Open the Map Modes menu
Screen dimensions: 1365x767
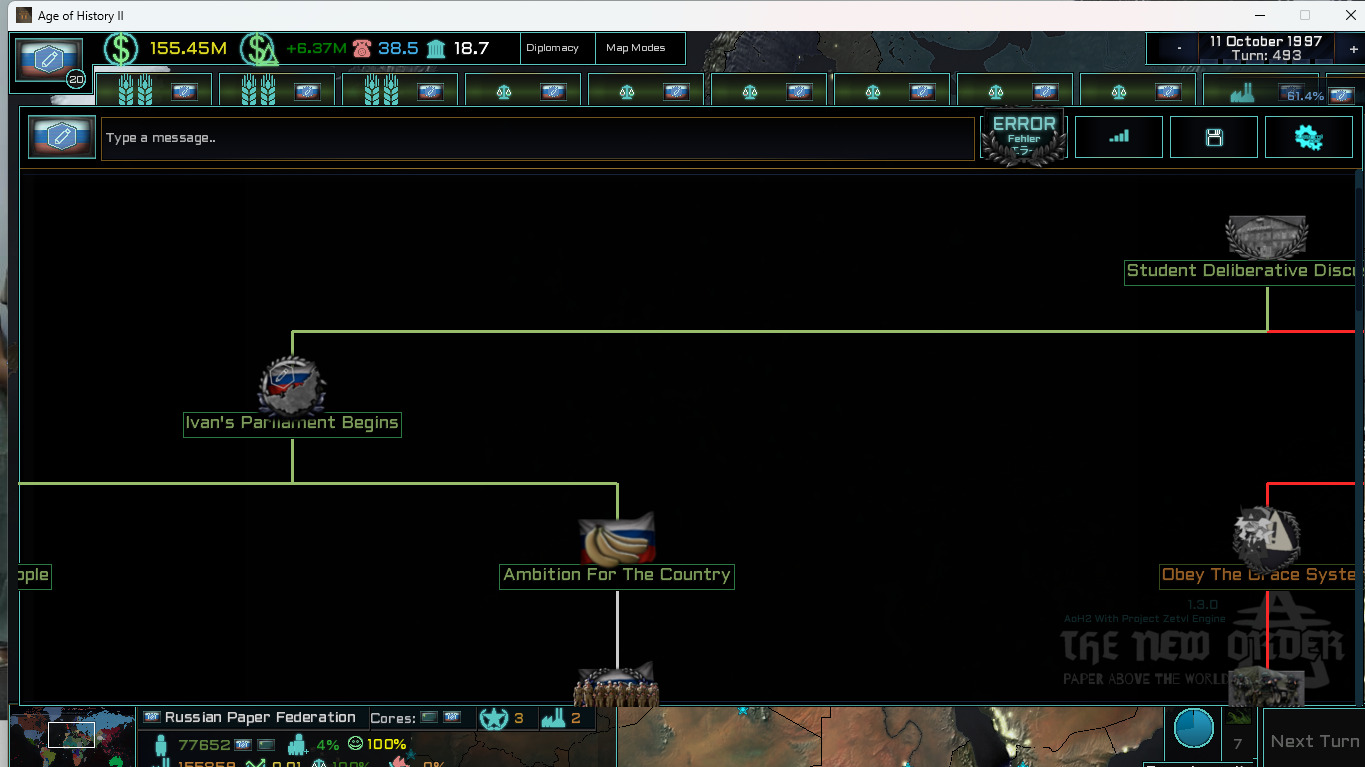tap(636, 48)
